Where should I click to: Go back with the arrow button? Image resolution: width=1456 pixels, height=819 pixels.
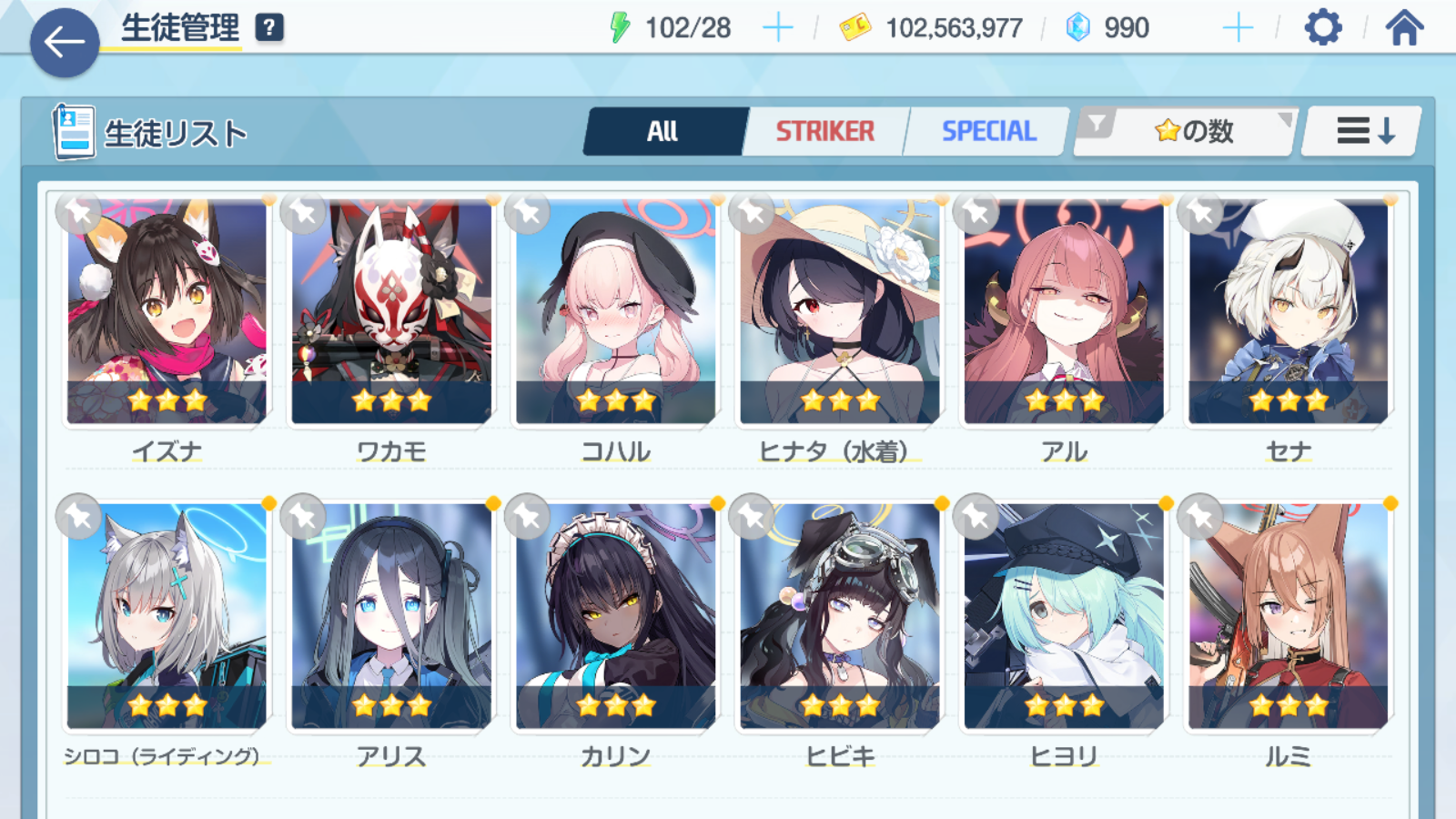(65, 42)
